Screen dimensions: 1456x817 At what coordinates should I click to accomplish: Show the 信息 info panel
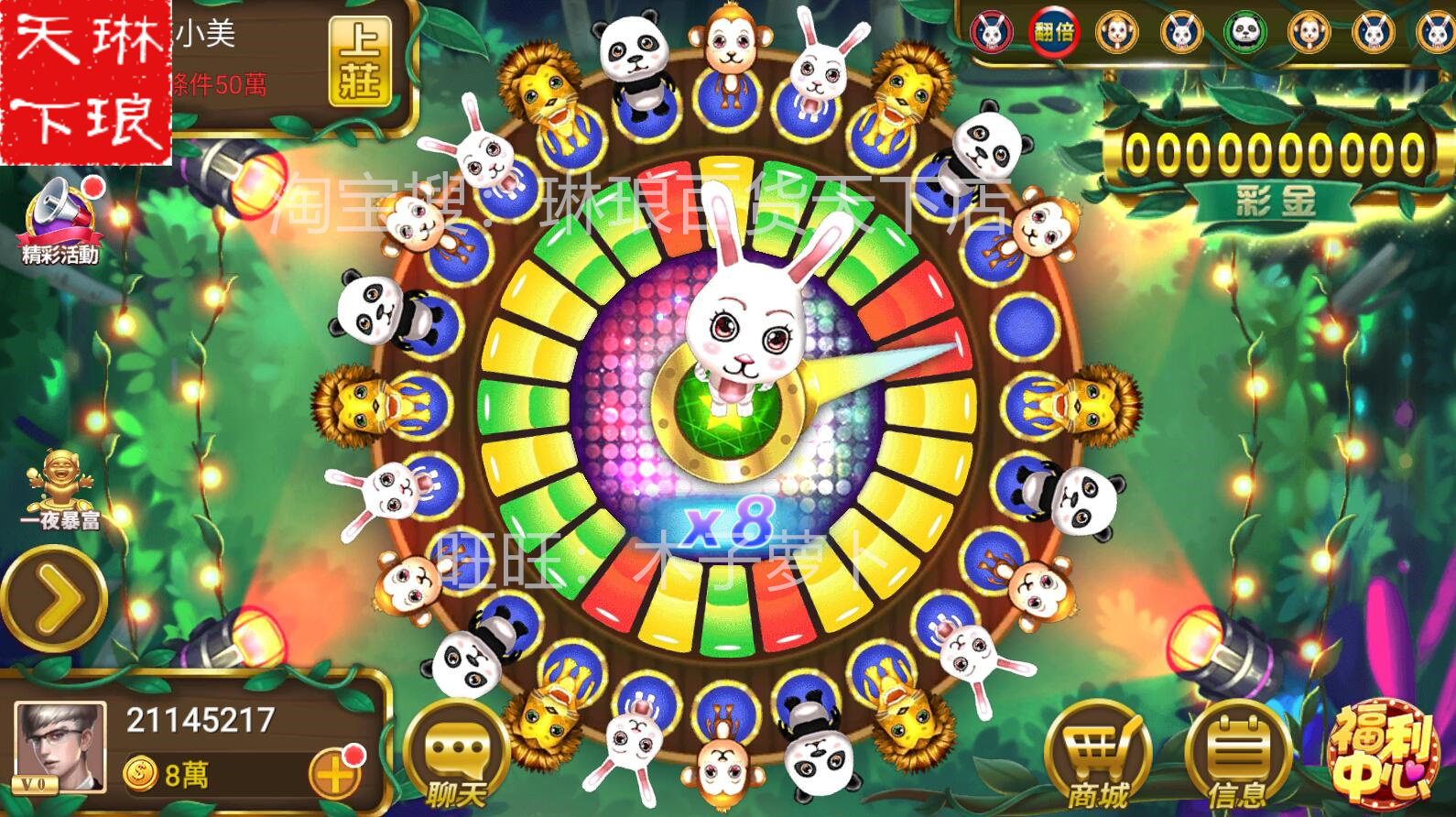click(x=1237, y=756)
